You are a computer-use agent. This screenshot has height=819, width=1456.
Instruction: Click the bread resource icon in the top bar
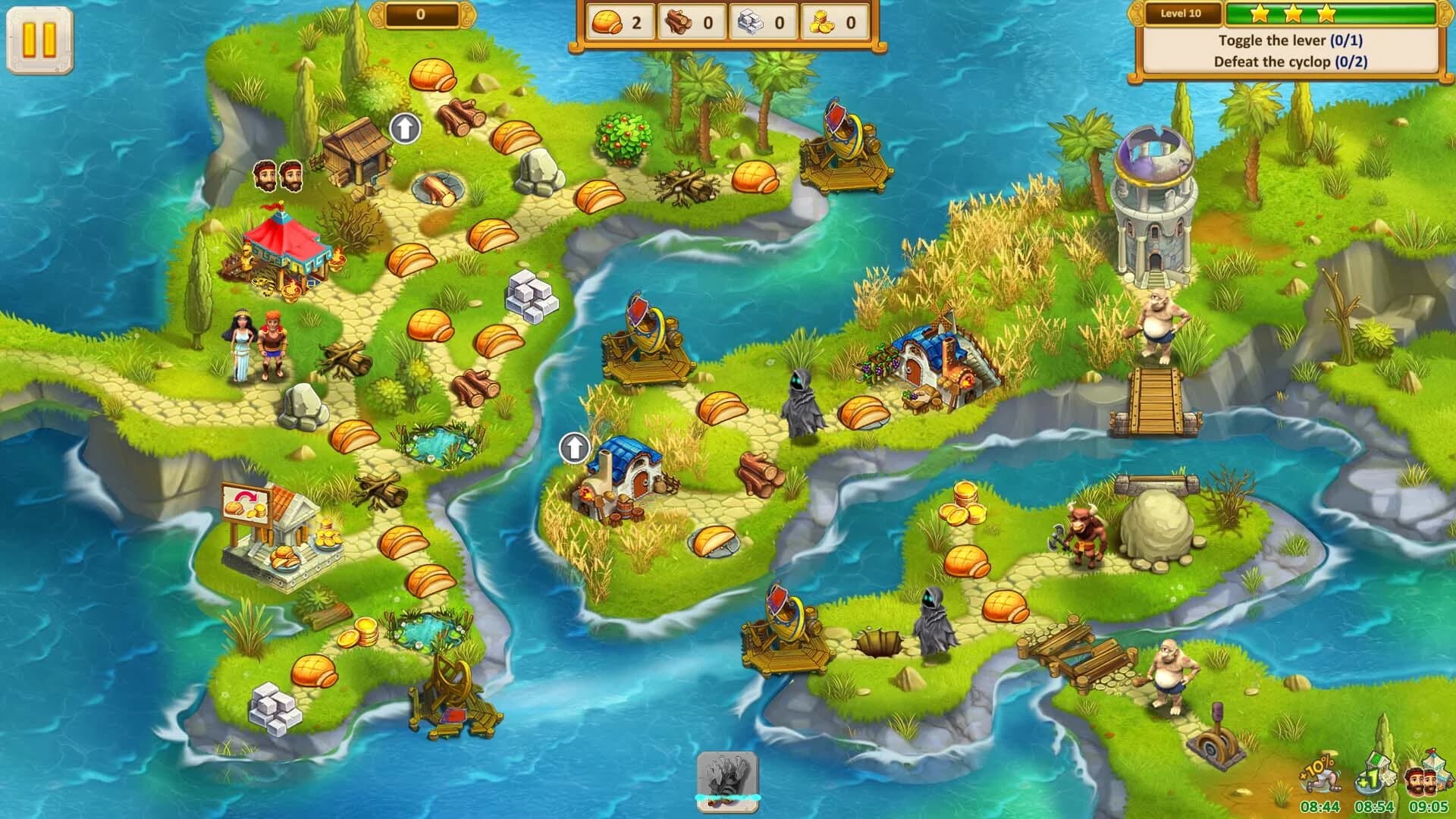(607, 21)
